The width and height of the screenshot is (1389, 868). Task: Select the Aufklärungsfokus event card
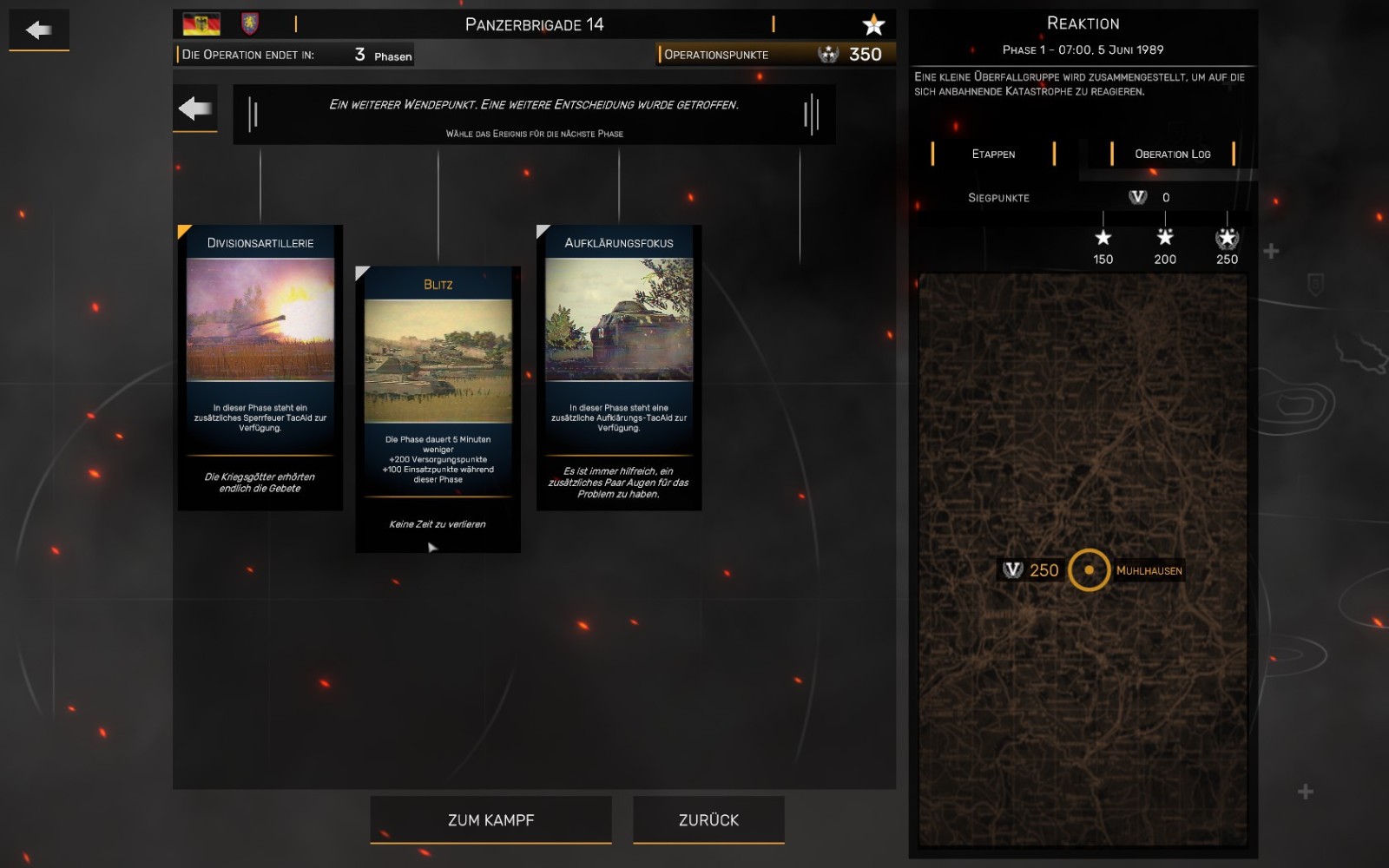pos(618,367)
